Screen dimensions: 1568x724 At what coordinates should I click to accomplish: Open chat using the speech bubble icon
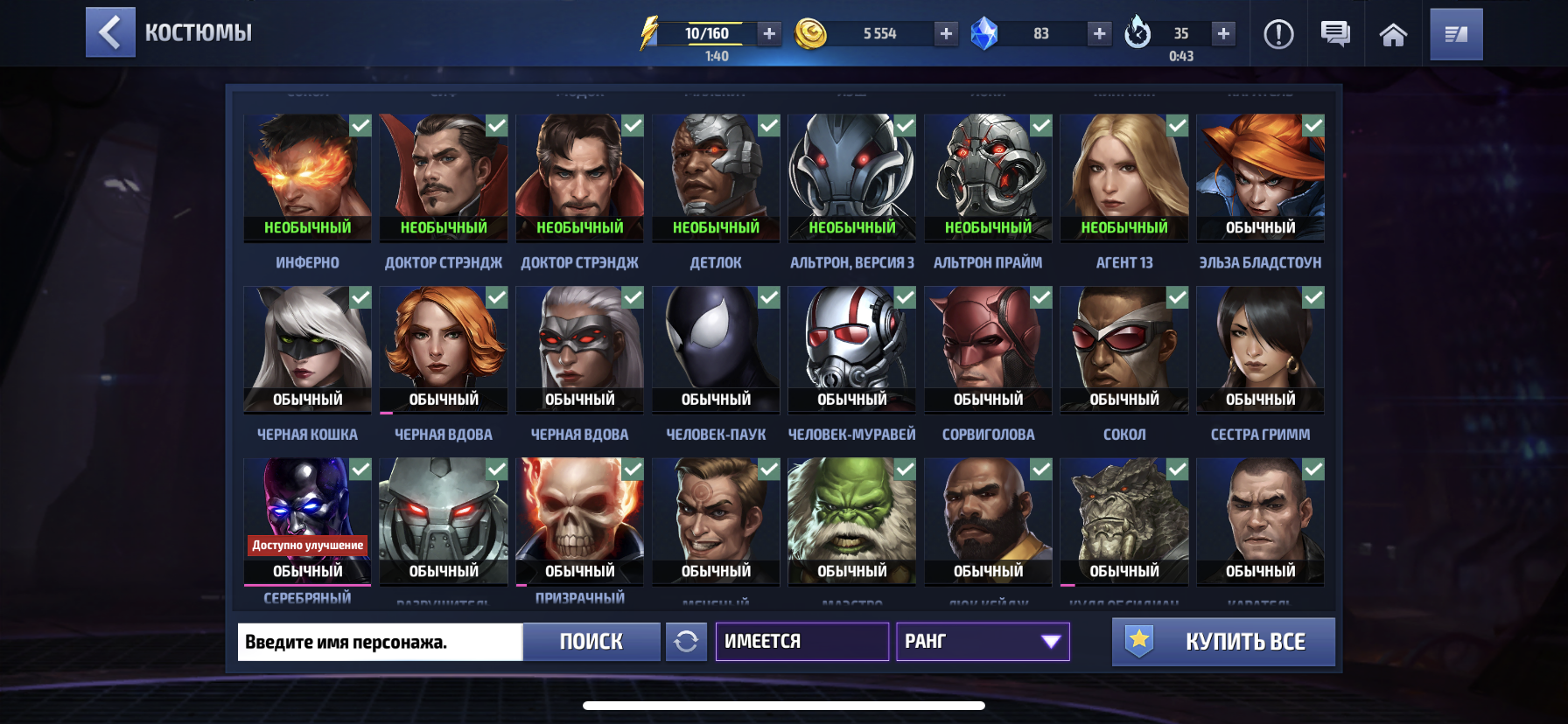point(1333,33)
